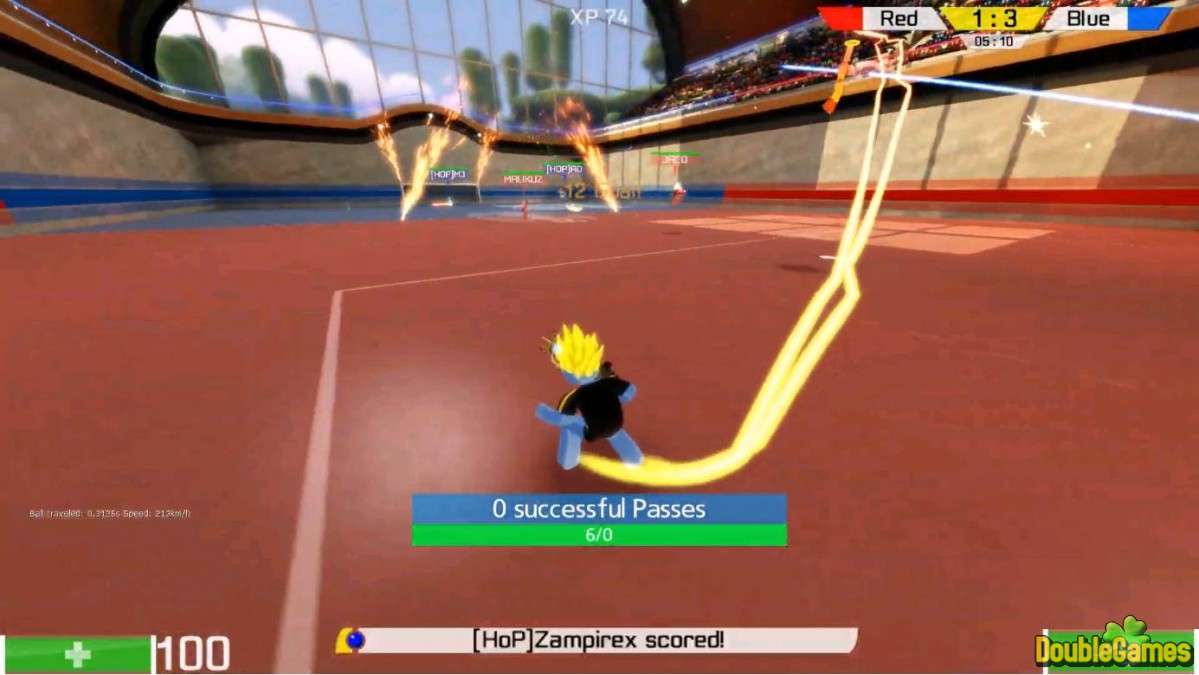Screen dimensions: 1199x675
Task: Select the "[HoP]Zampirex scored!" notification bar
Action: (598, 640)
